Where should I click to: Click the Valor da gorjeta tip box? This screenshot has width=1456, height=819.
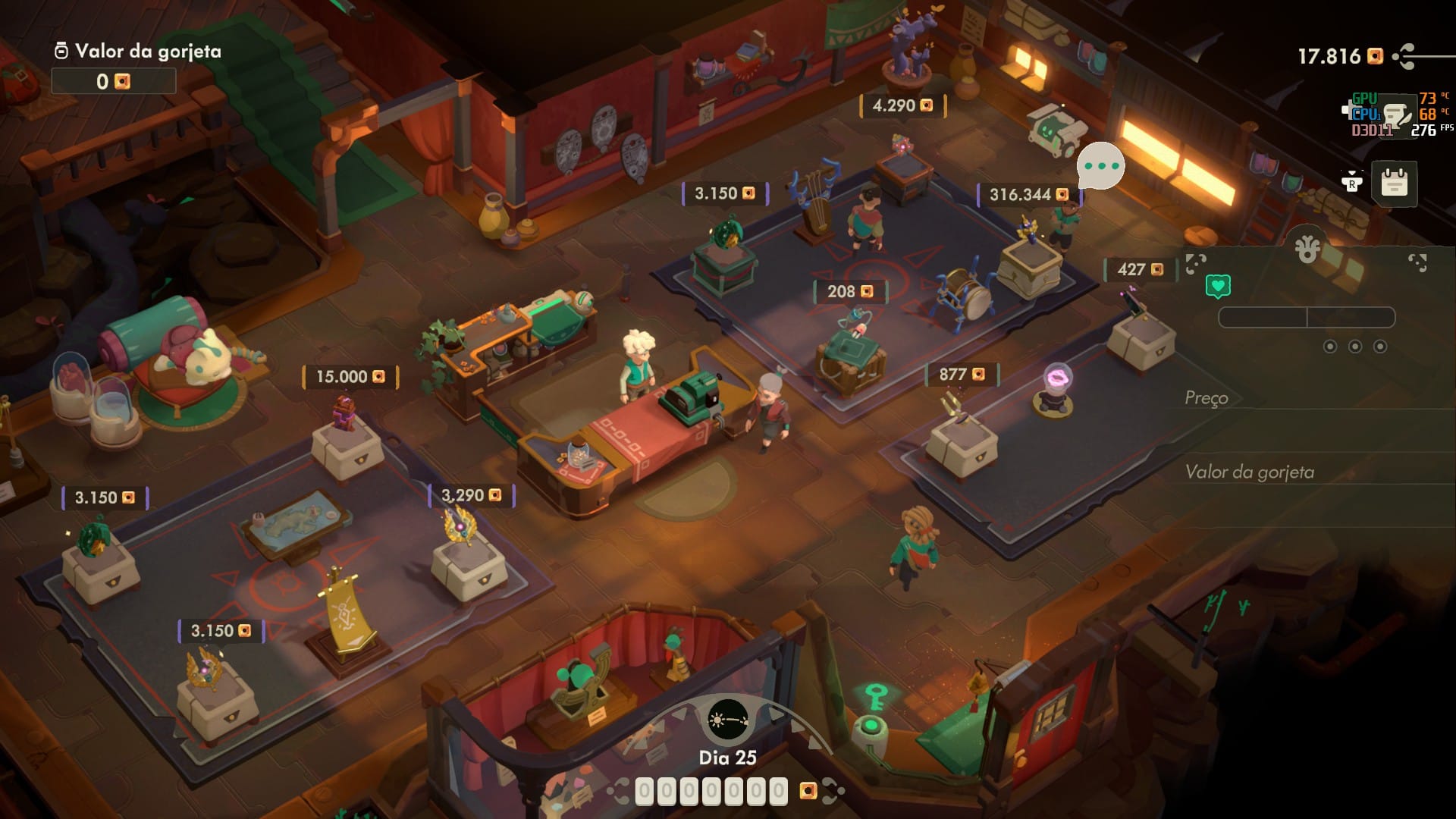point(114,81)
